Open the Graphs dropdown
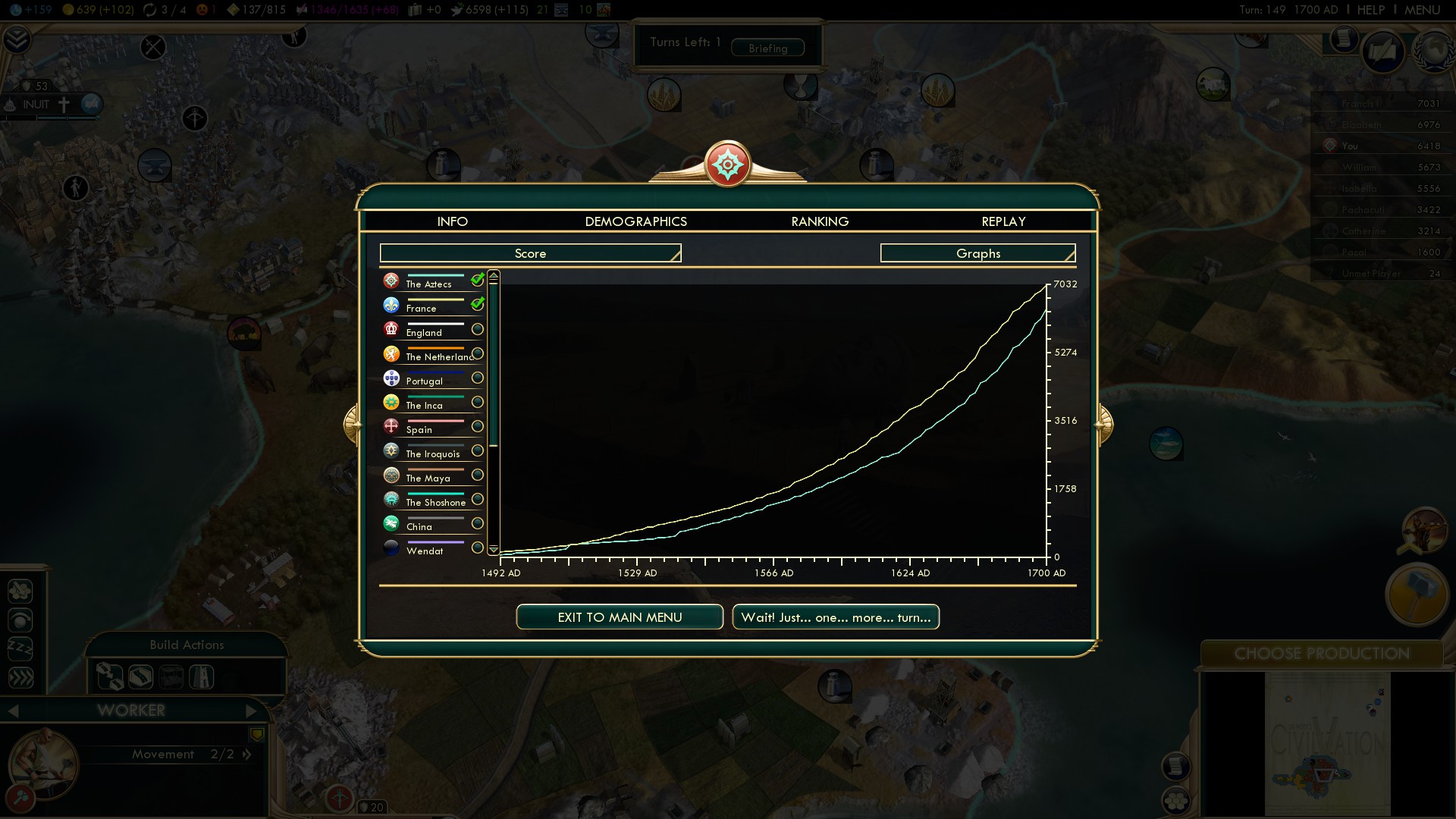 tap(977, 253)
